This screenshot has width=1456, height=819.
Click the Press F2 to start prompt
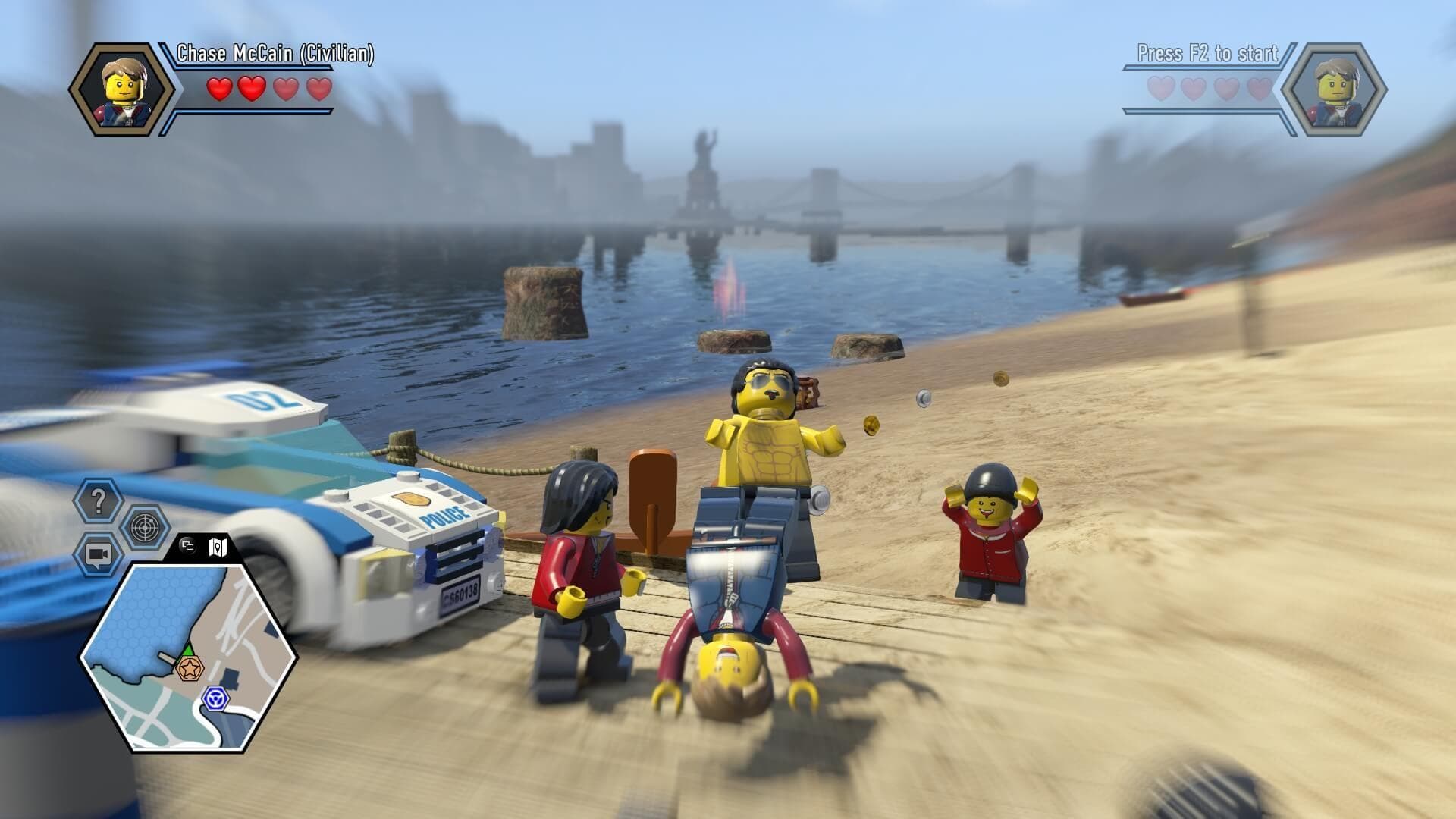point(1207,54)
